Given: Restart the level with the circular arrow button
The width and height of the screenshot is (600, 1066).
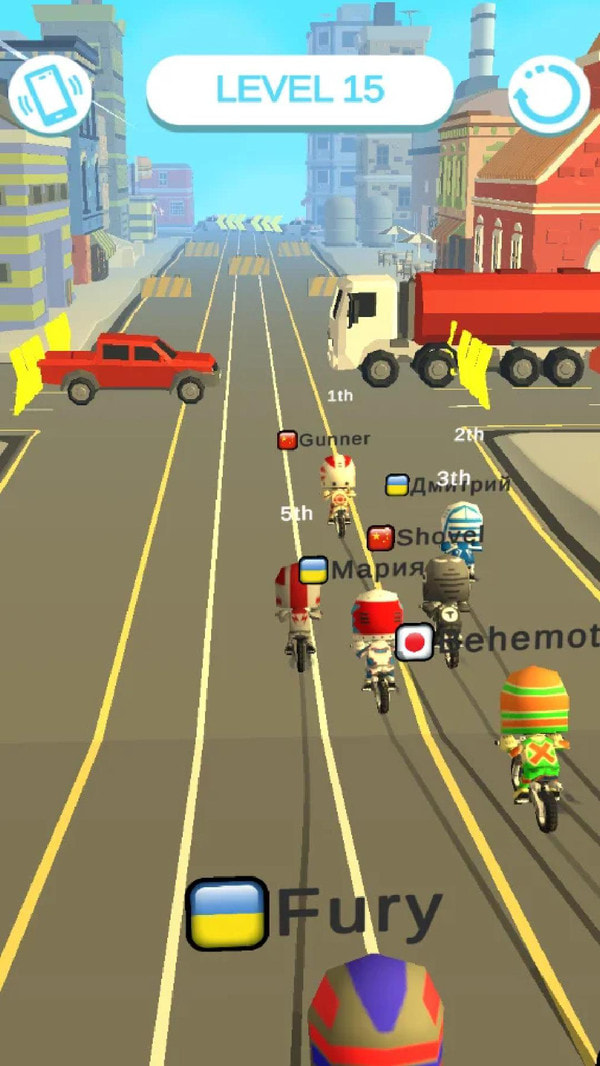Looking at the screenshot, I should 549,94.
